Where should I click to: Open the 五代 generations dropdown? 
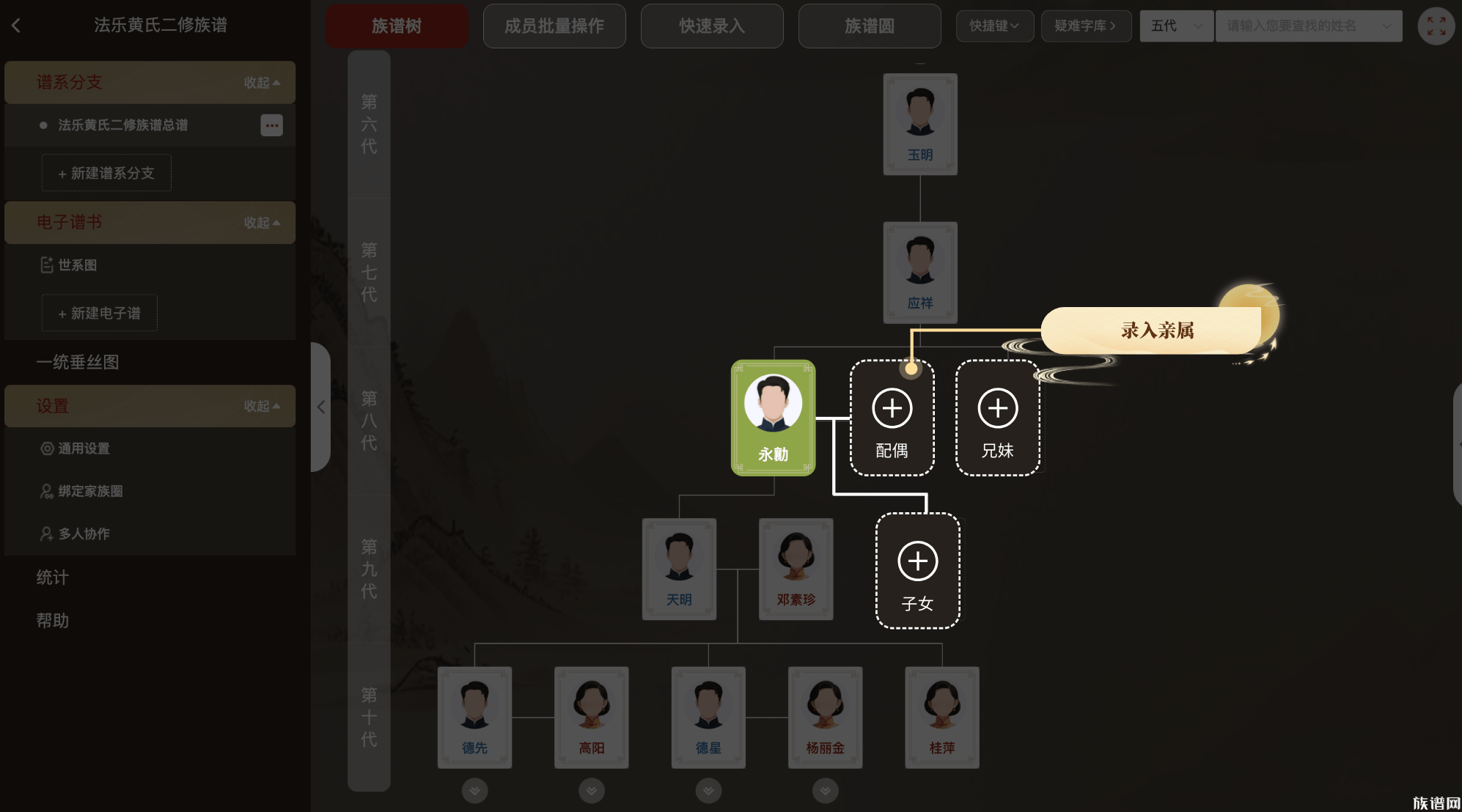point(1176,26)
